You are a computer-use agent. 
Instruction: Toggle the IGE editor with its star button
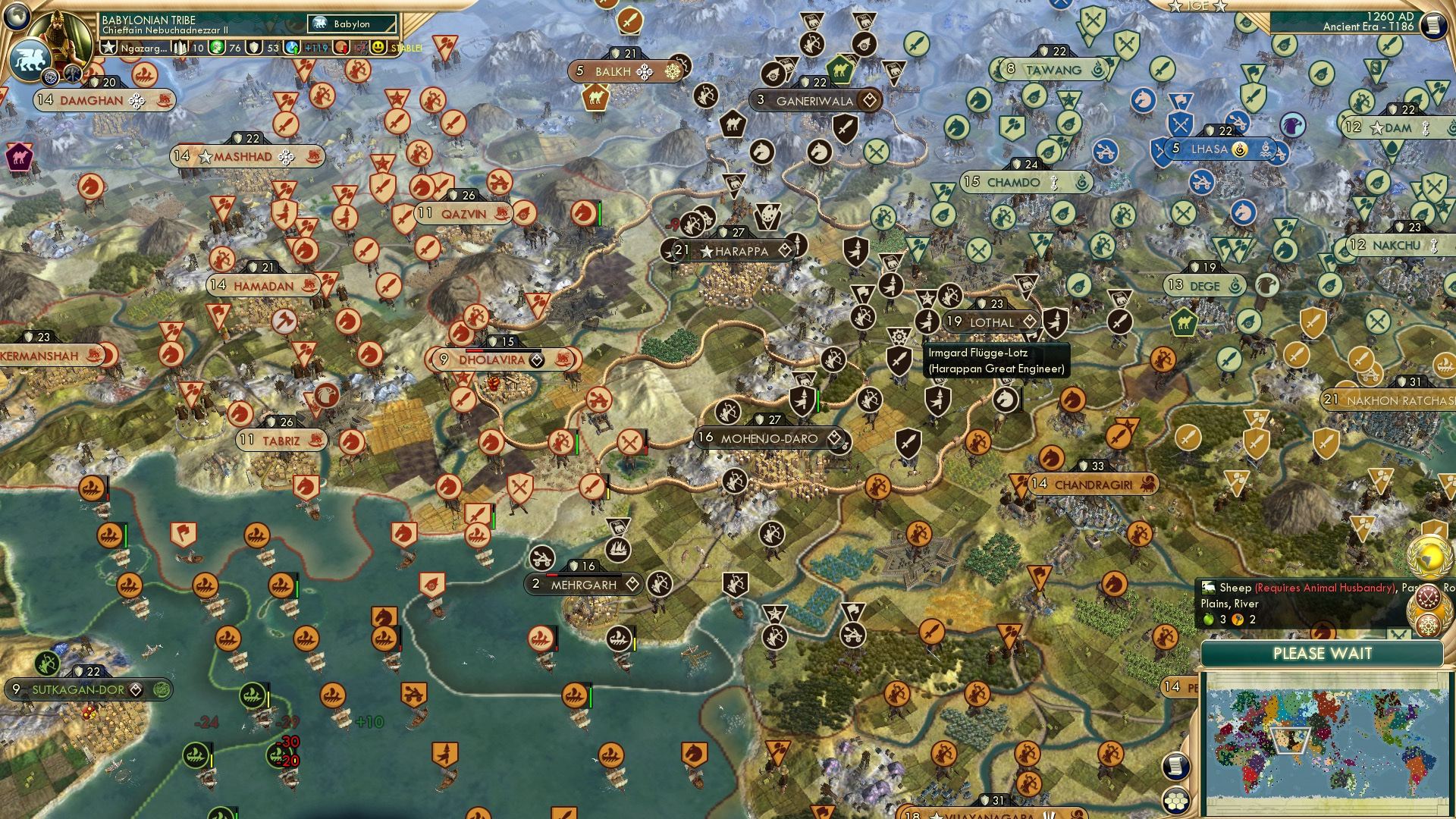point(1175,7)
